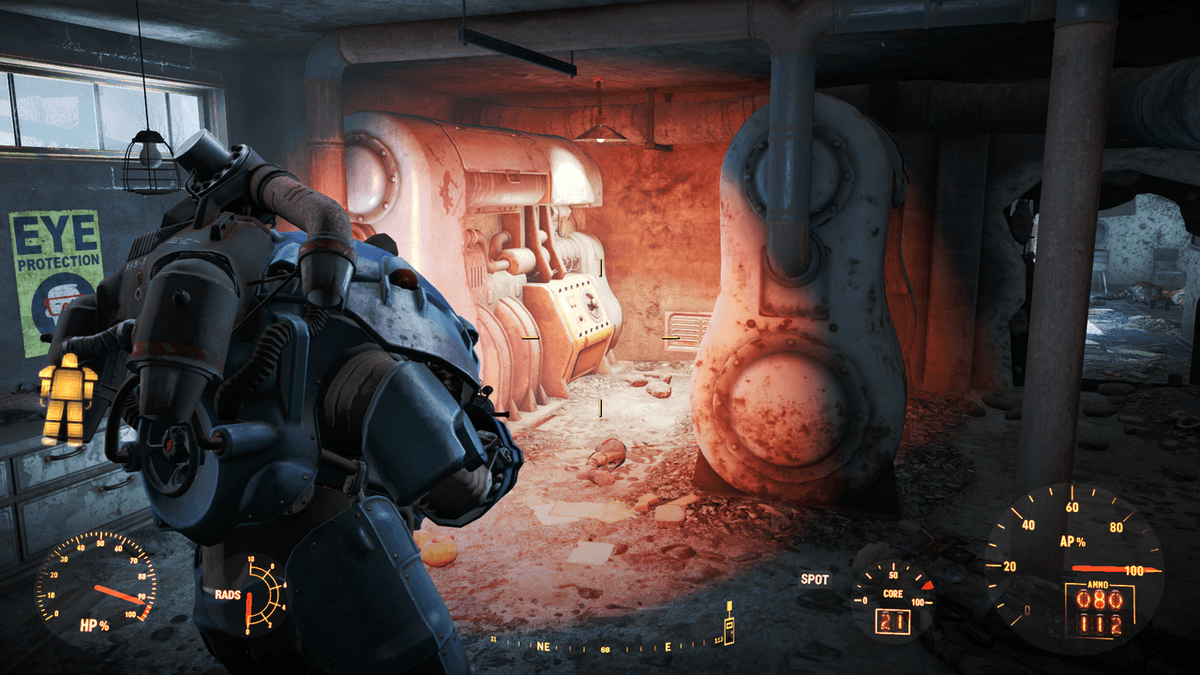Click the yellow power armor condition figure
The width and height of the screenshot is (1200, 675).
(68, 399)
